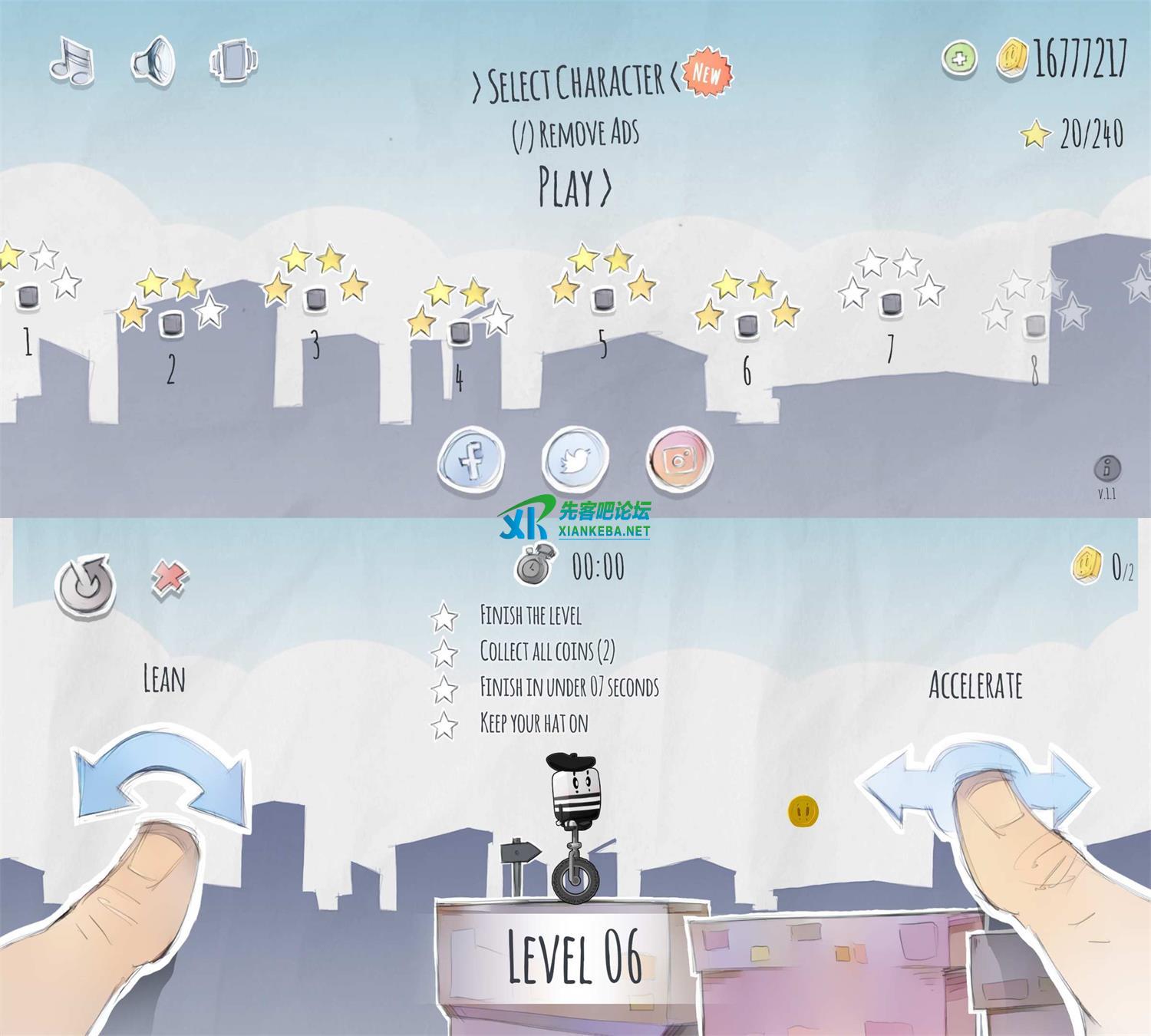Toggle the speaker sound icon
1151x1036 pixels.
pos(153,61)
